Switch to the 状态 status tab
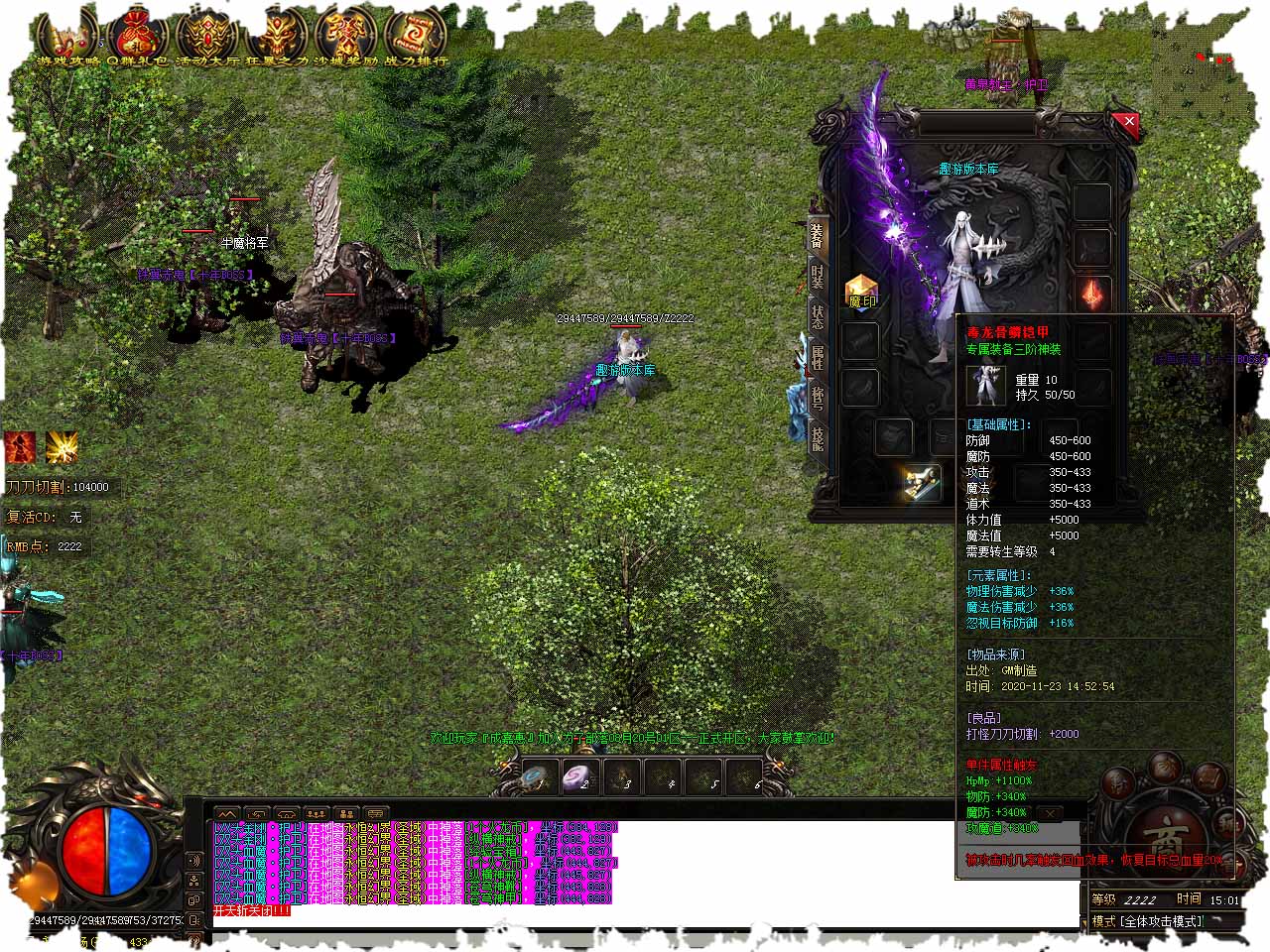Image resolution: width=1270 pixels, height=952 pixels. [x=818, y=317]
